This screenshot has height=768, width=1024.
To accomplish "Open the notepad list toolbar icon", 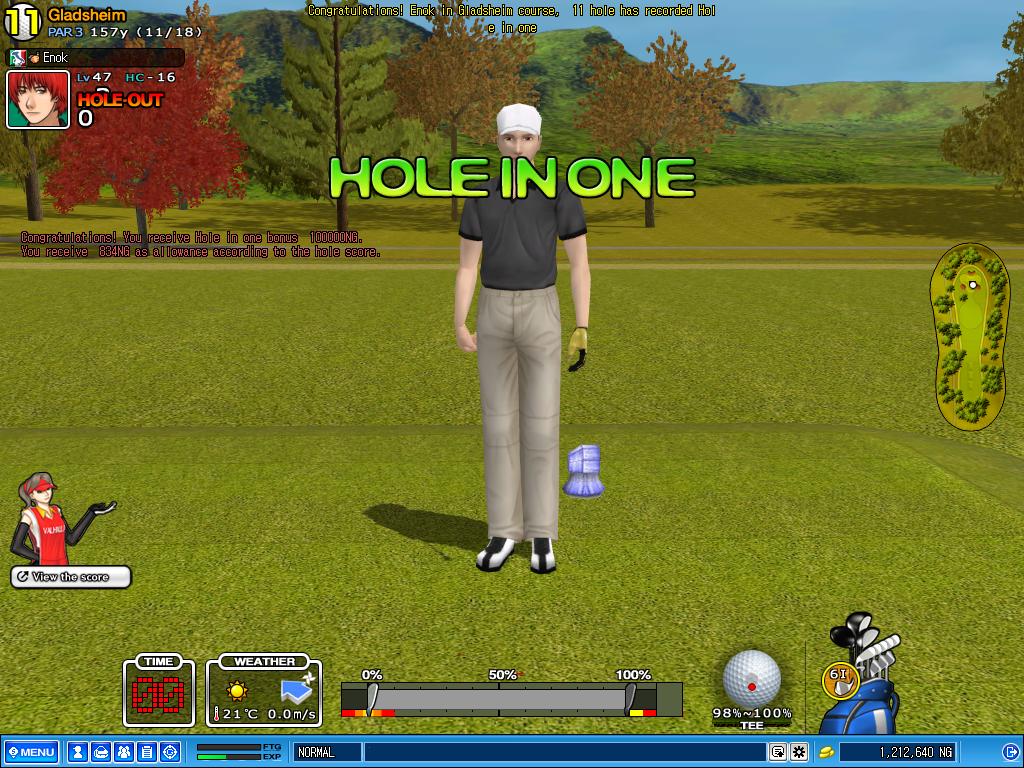I will click(x=146, y=752).
